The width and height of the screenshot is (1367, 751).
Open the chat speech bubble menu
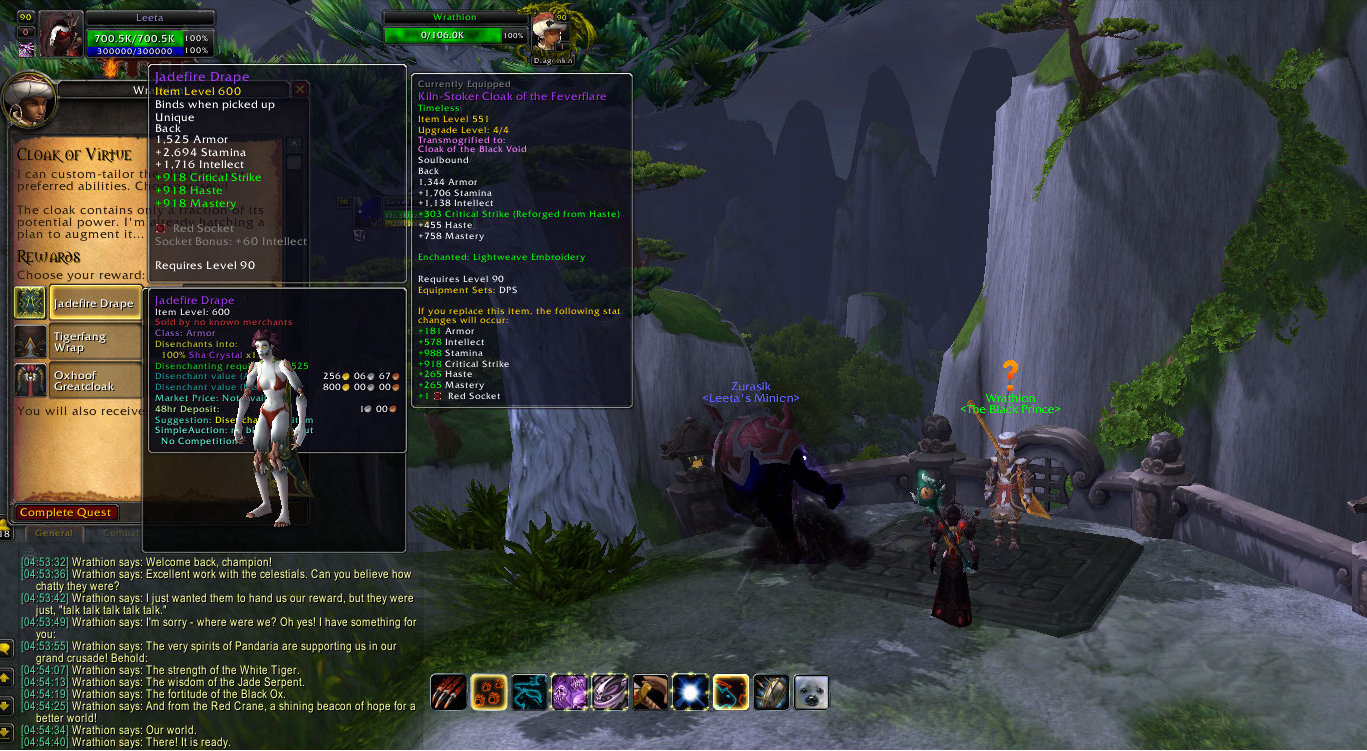pyautogui.click(x=6, y=648)
